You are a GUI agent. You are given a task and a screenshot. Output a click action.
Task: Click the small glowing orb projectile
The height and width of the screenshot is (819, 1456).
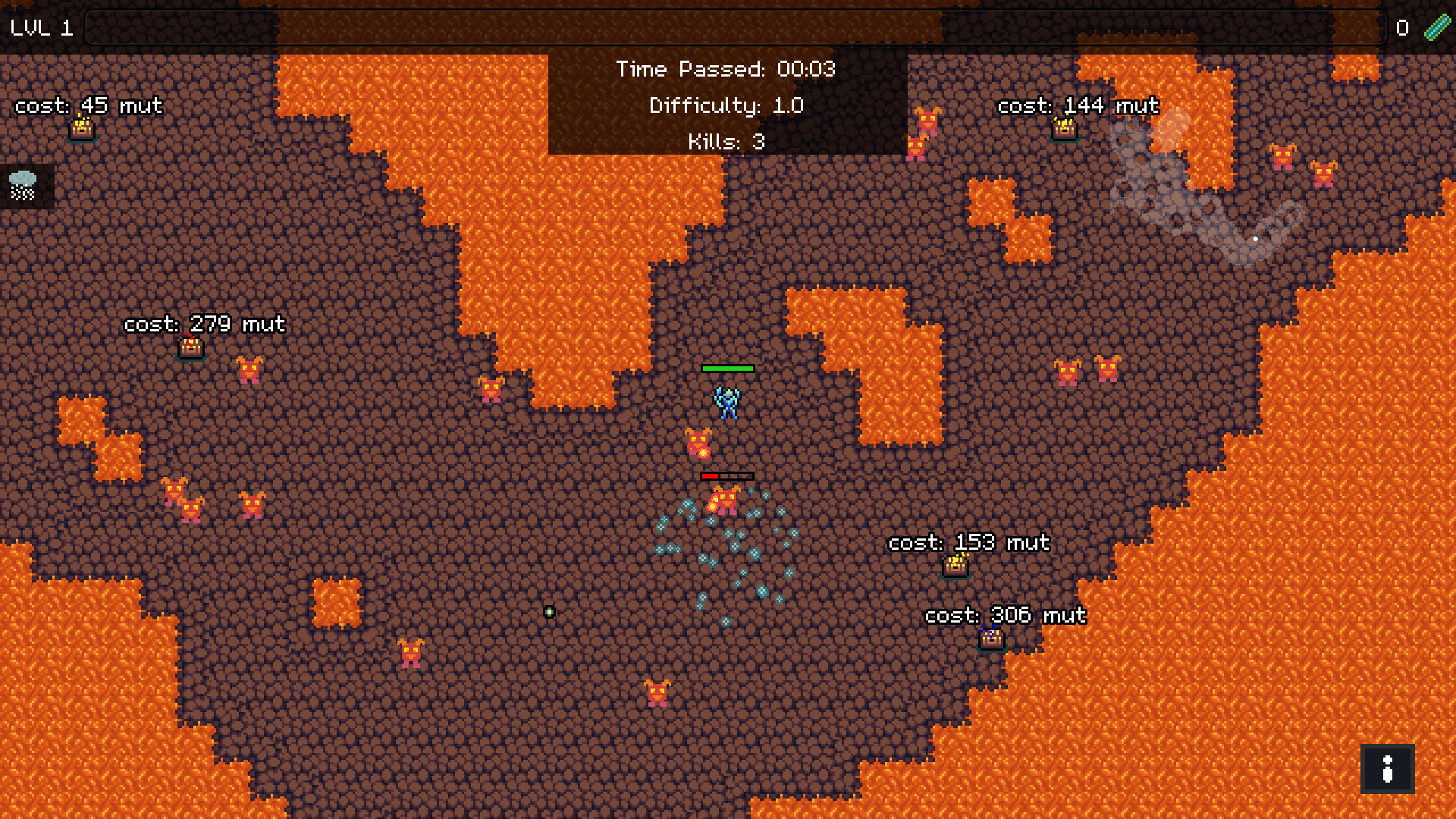pyautogui.click(x=548, y=610)
